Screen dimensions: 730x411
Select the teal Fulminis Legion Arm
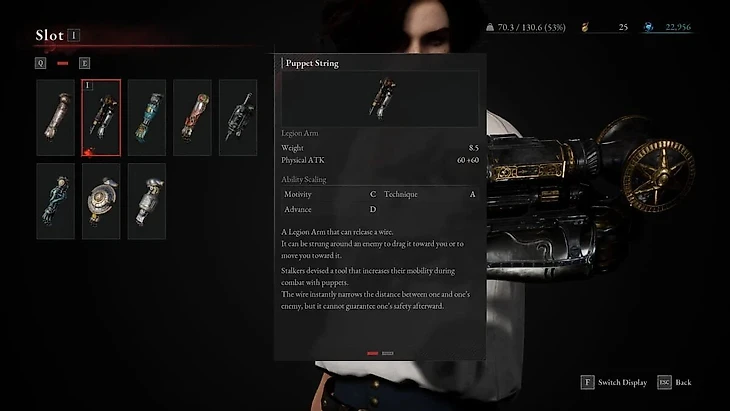147,118
